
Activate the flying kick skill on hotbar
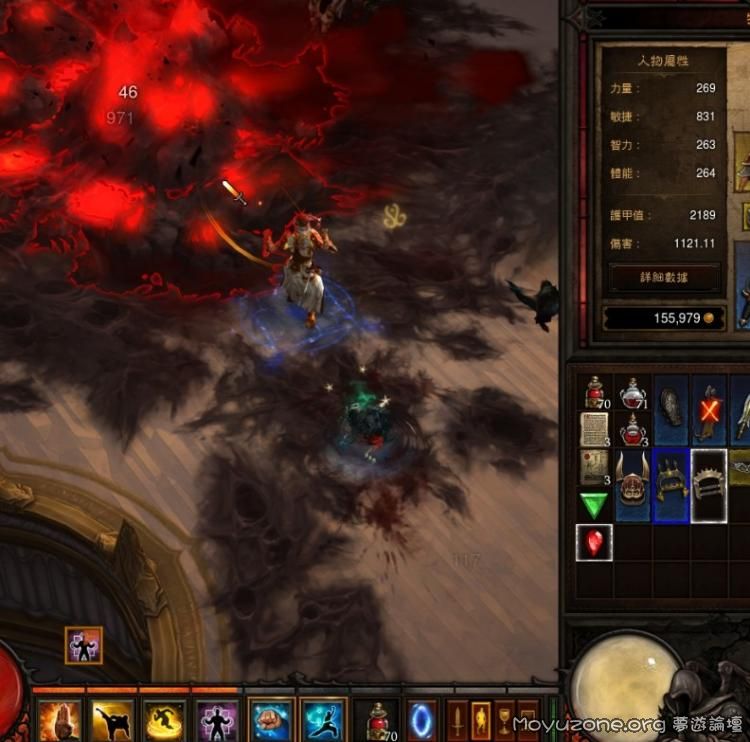pos(112,720)
